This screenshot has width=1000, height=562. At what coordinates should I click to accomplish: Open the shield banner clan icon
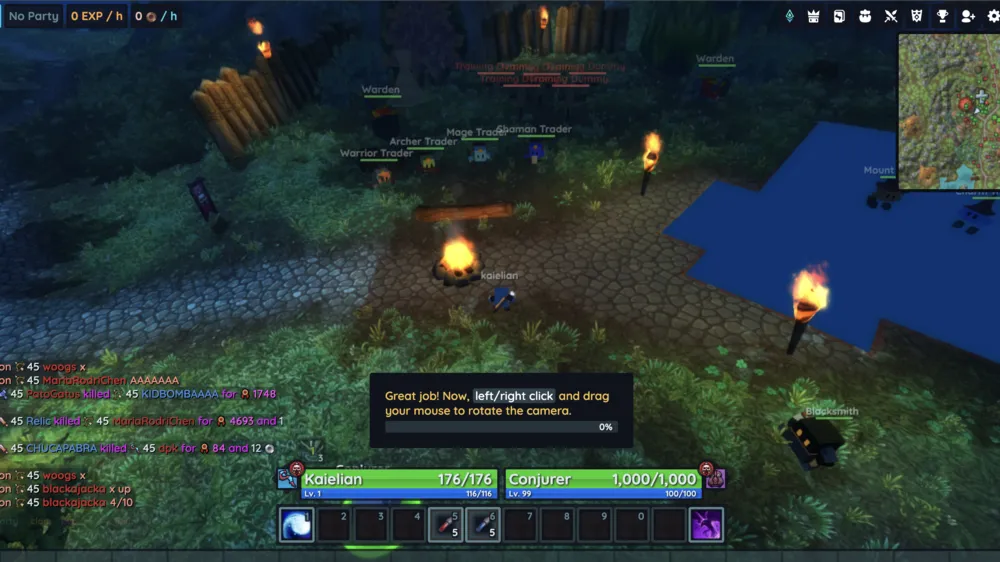tap(916, 16)
